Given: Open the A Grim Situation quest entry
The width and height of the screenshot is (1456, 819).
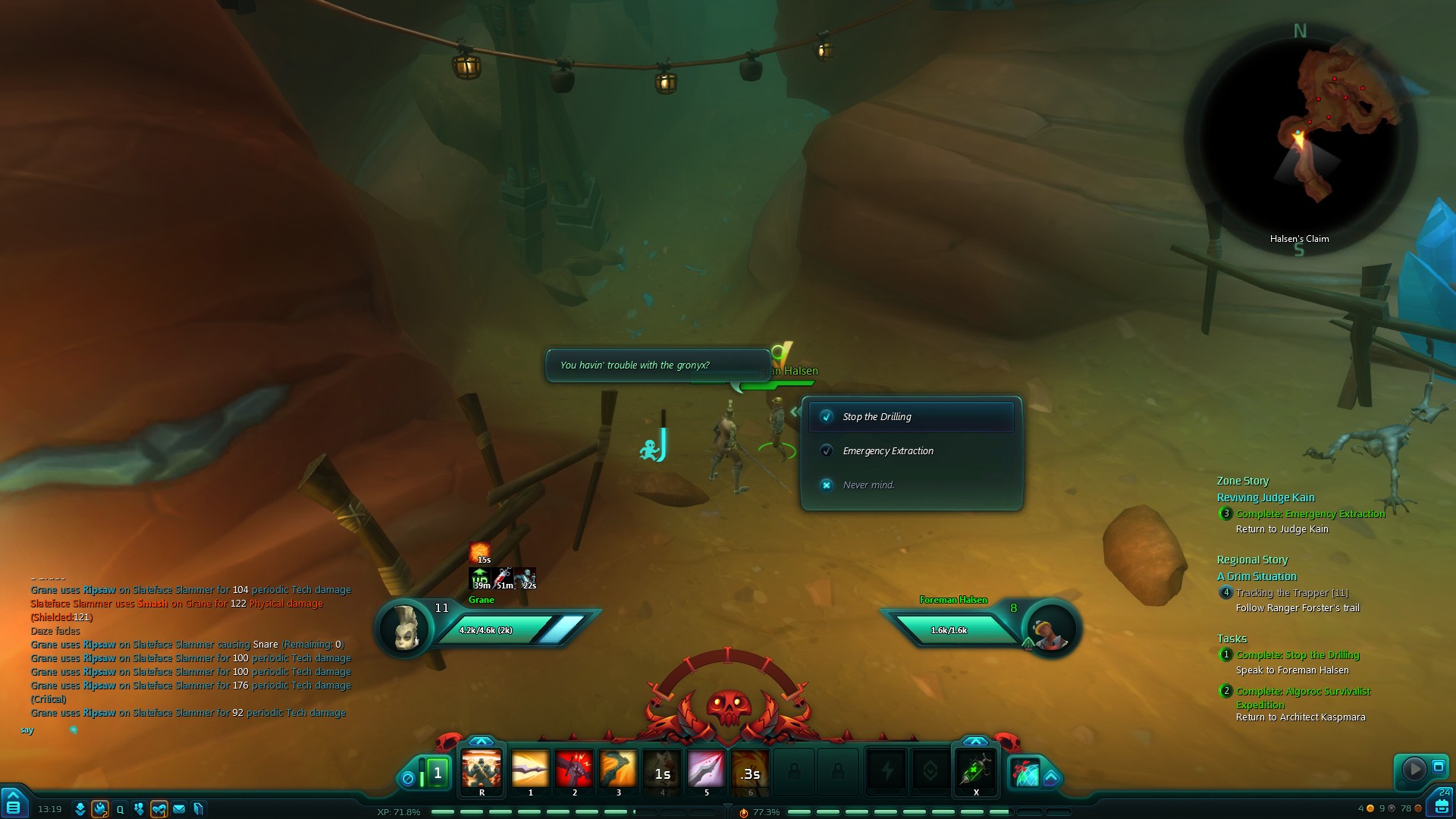Looking at the screenshot, I should coord(1257,576).
